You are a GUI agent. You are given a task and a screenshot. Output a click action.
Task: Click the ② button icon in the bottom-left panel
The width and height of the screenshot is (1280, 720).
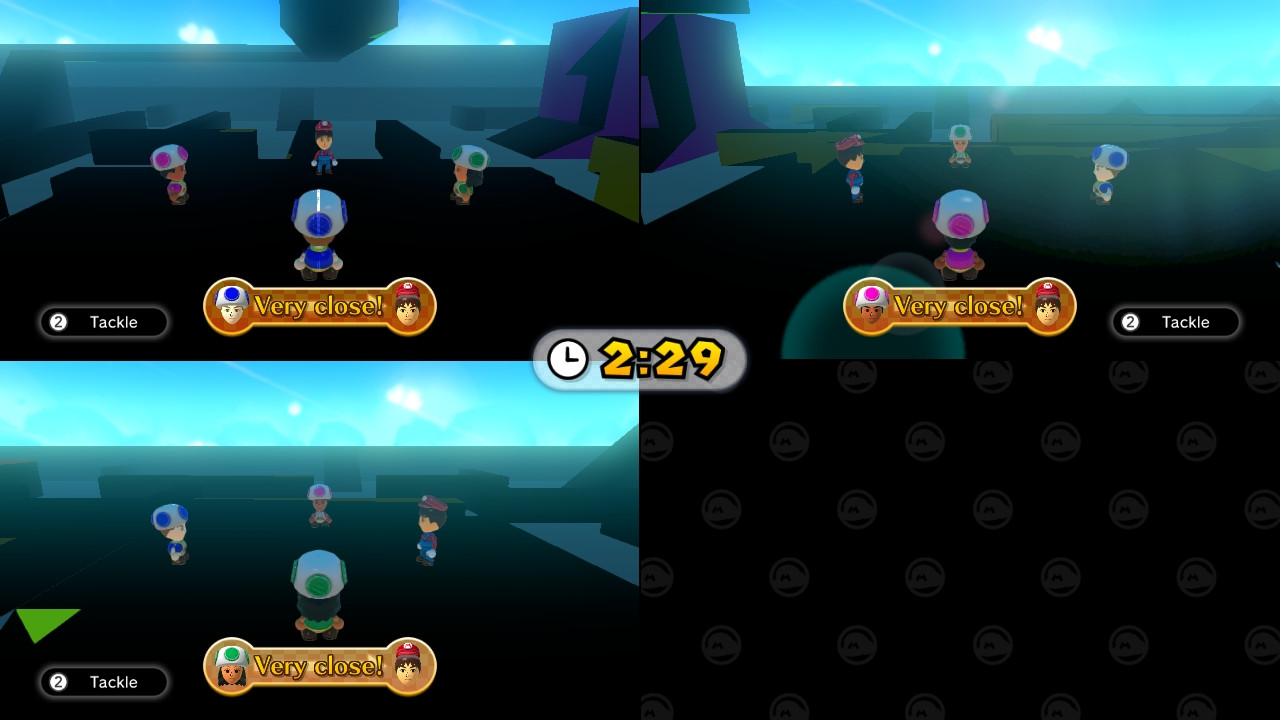click(x=59, y=682)
